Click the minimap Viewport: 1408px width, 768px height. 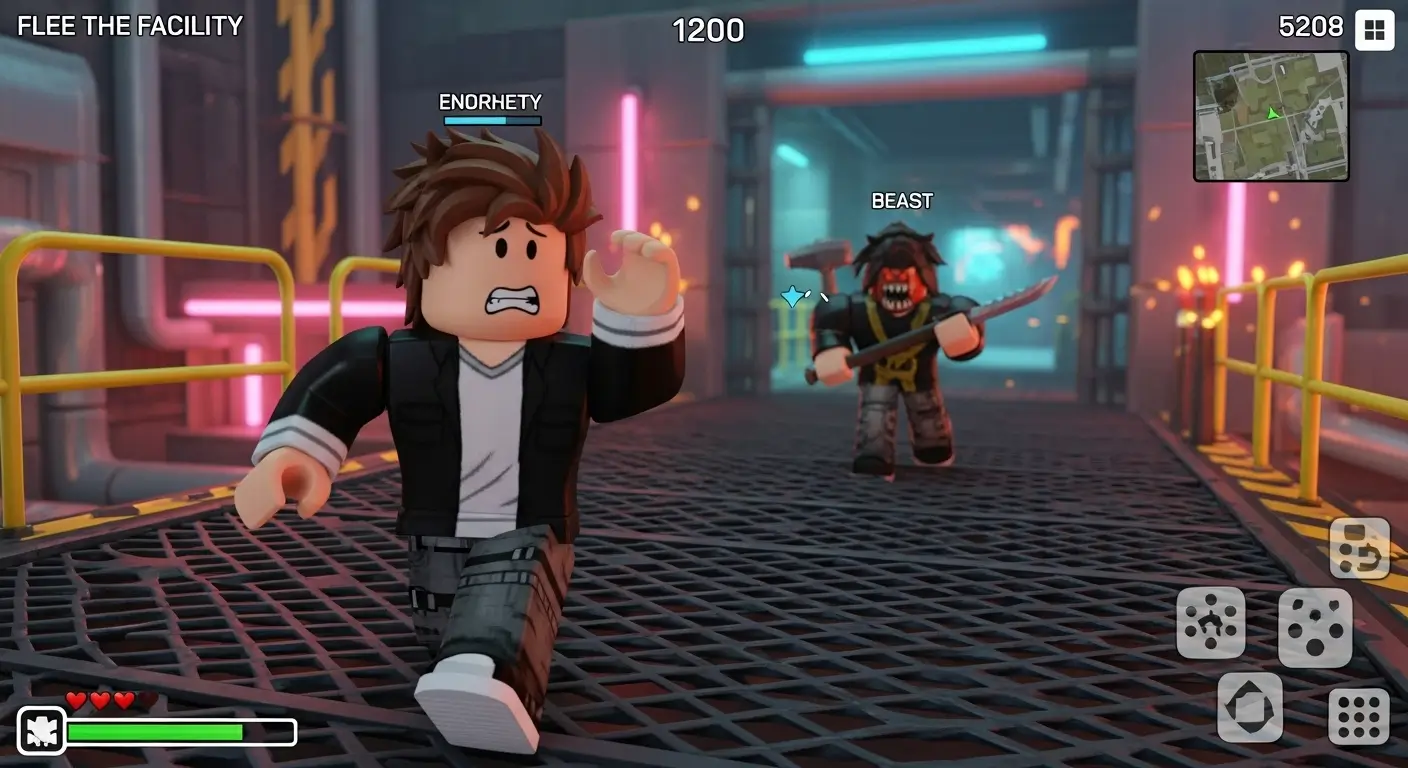point(1270,116)
